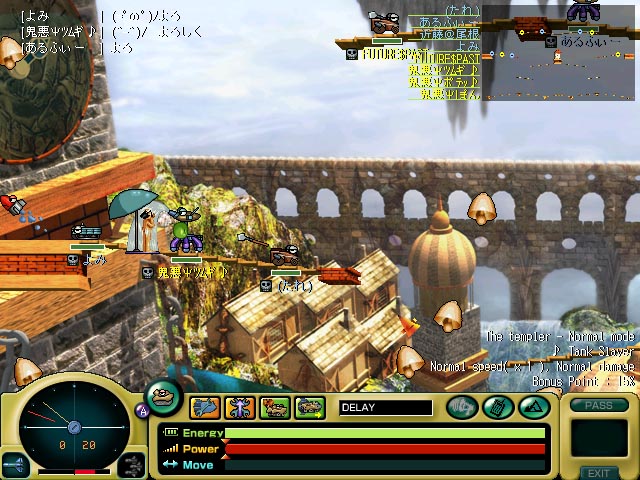Click the round mobile portrait icon
This screenshot has width=640, height=480.
pos(164,395)
